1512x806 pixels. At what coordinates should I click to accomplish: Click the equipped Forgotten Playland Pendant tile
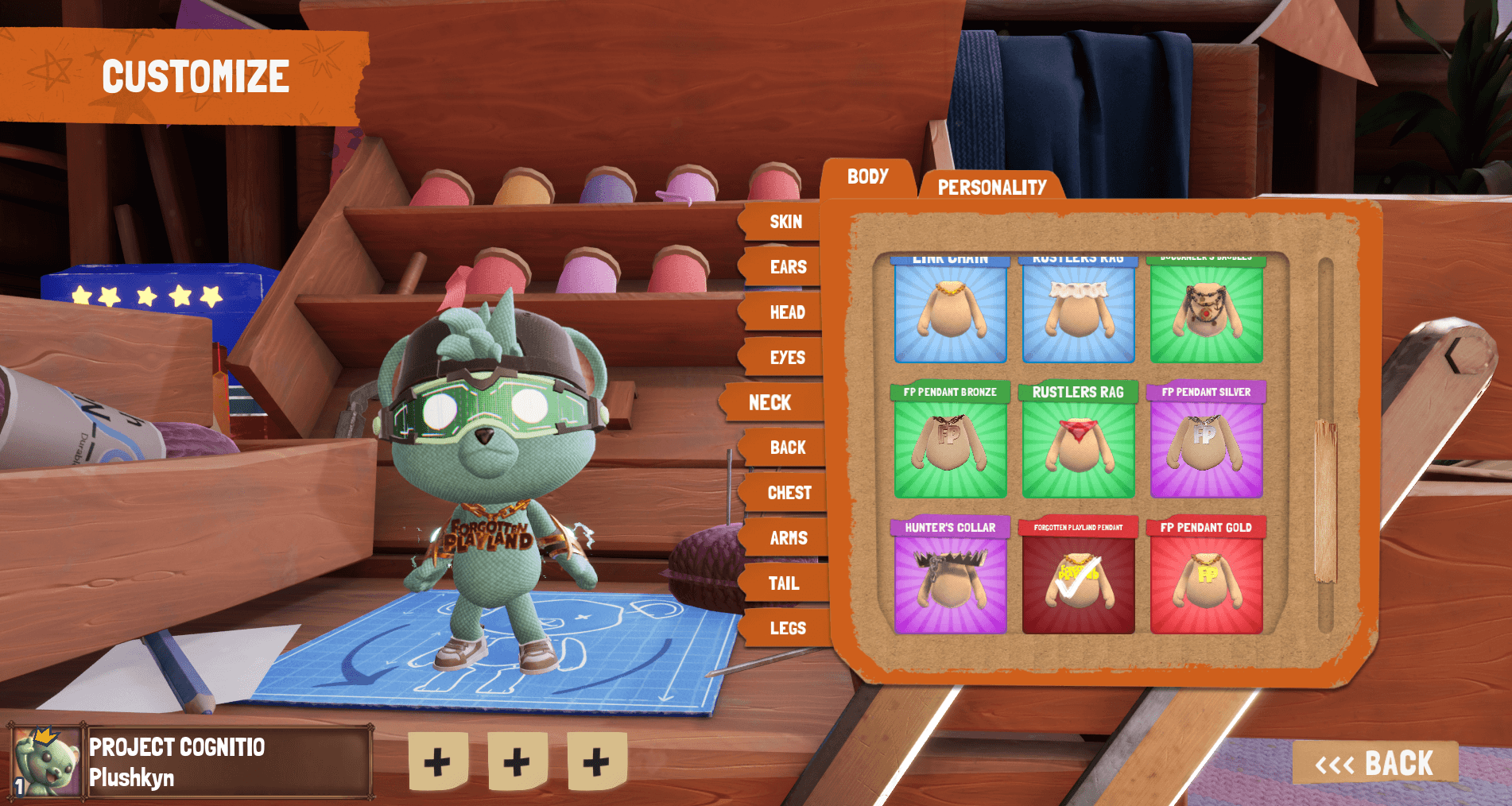pyautogui.click(x=1078, y=576)
